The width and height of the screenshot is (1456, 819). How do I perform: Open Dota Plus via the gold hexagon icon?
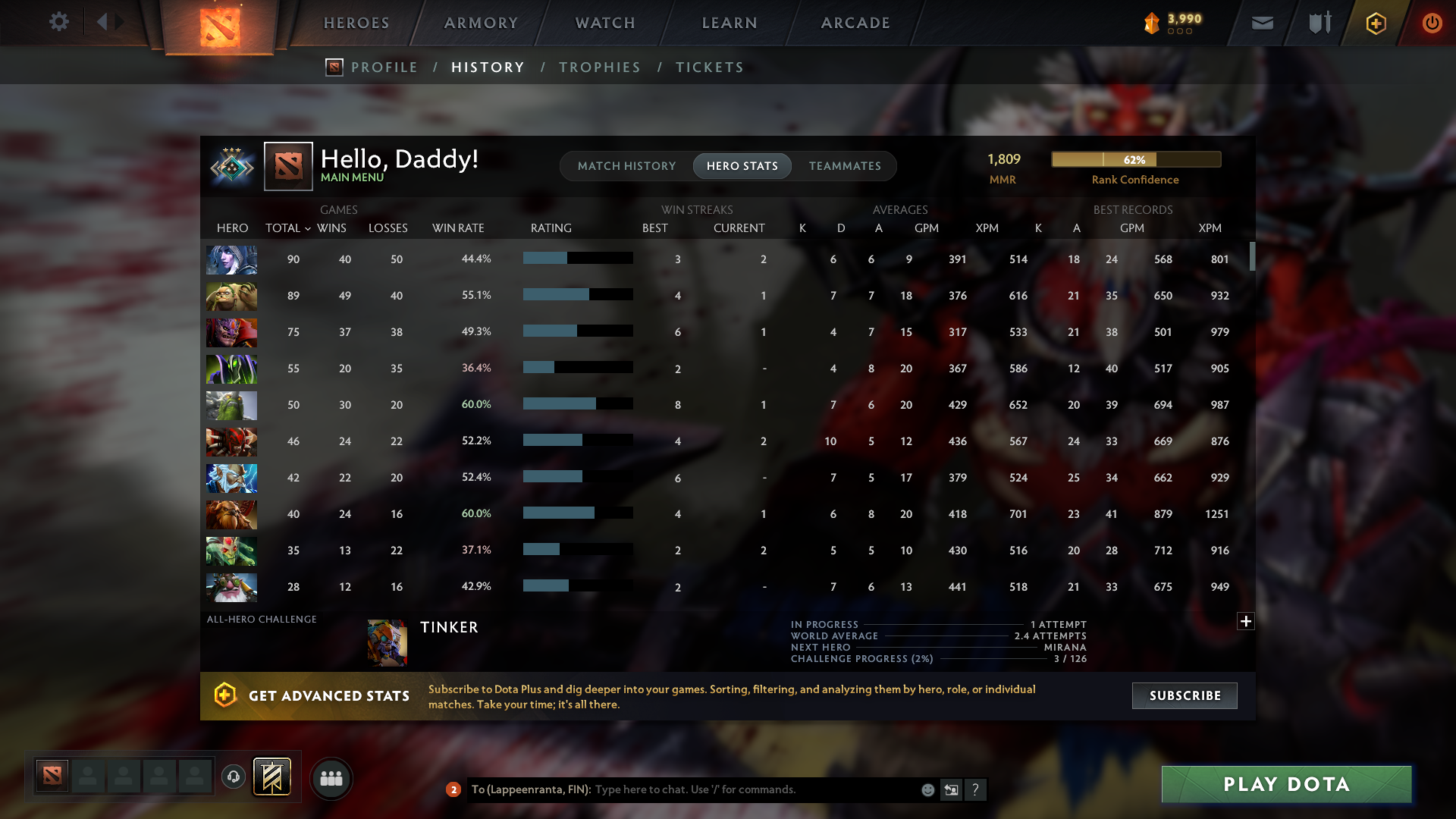1375,24
